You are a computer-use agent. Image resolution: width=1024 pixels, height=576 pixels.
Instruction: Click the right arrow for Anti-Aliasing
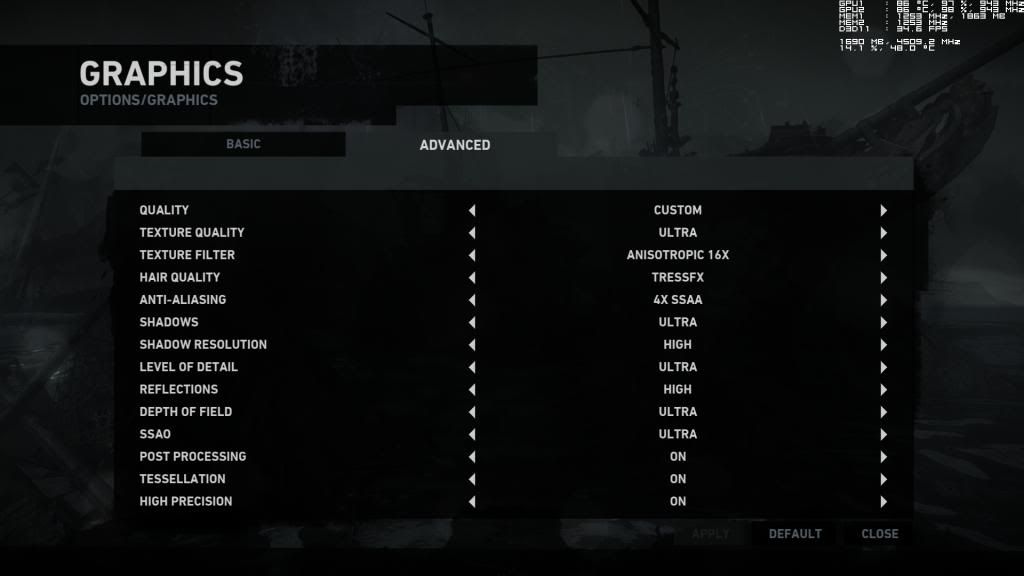click(x=884, y=300)
